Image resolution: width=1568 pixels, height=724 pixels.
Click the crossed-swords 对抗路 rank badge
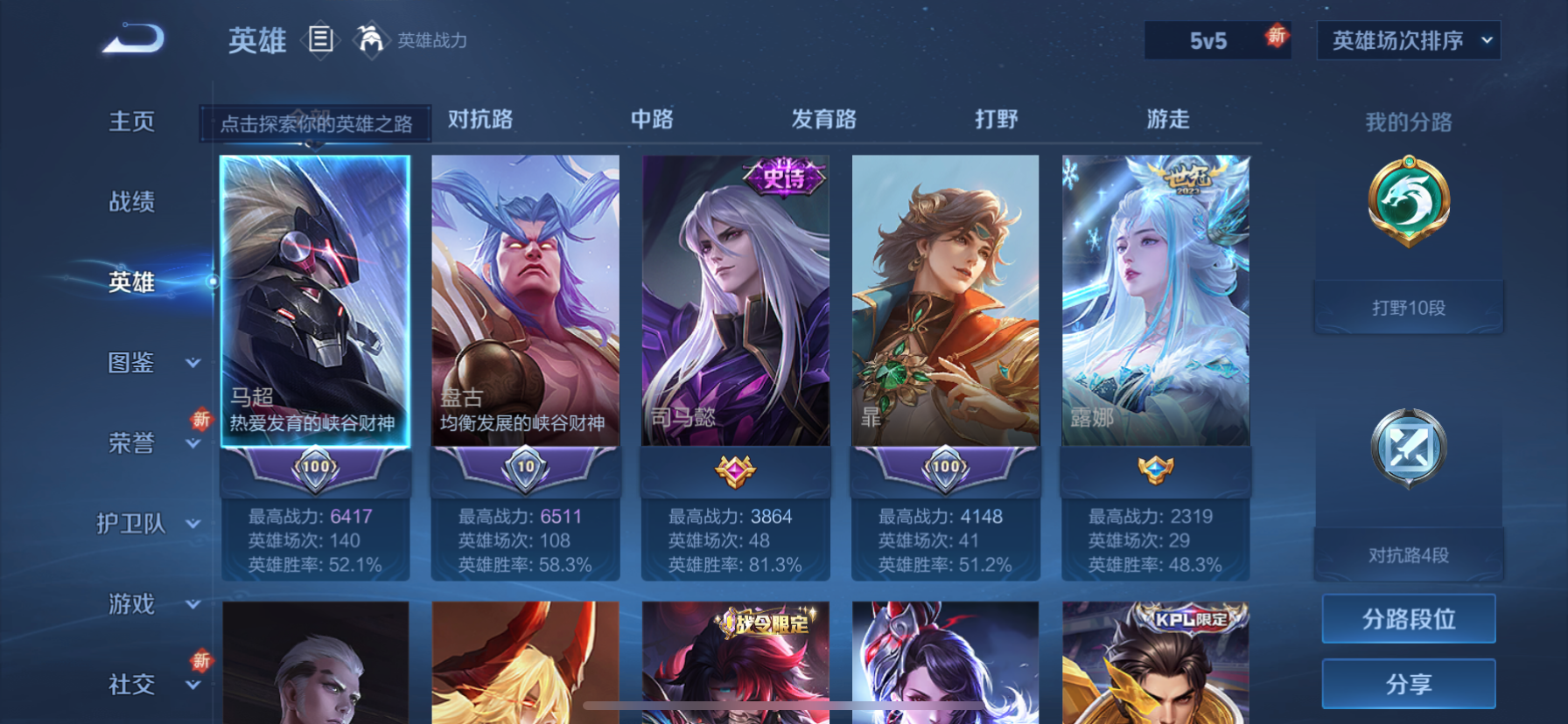point(1407,446)
